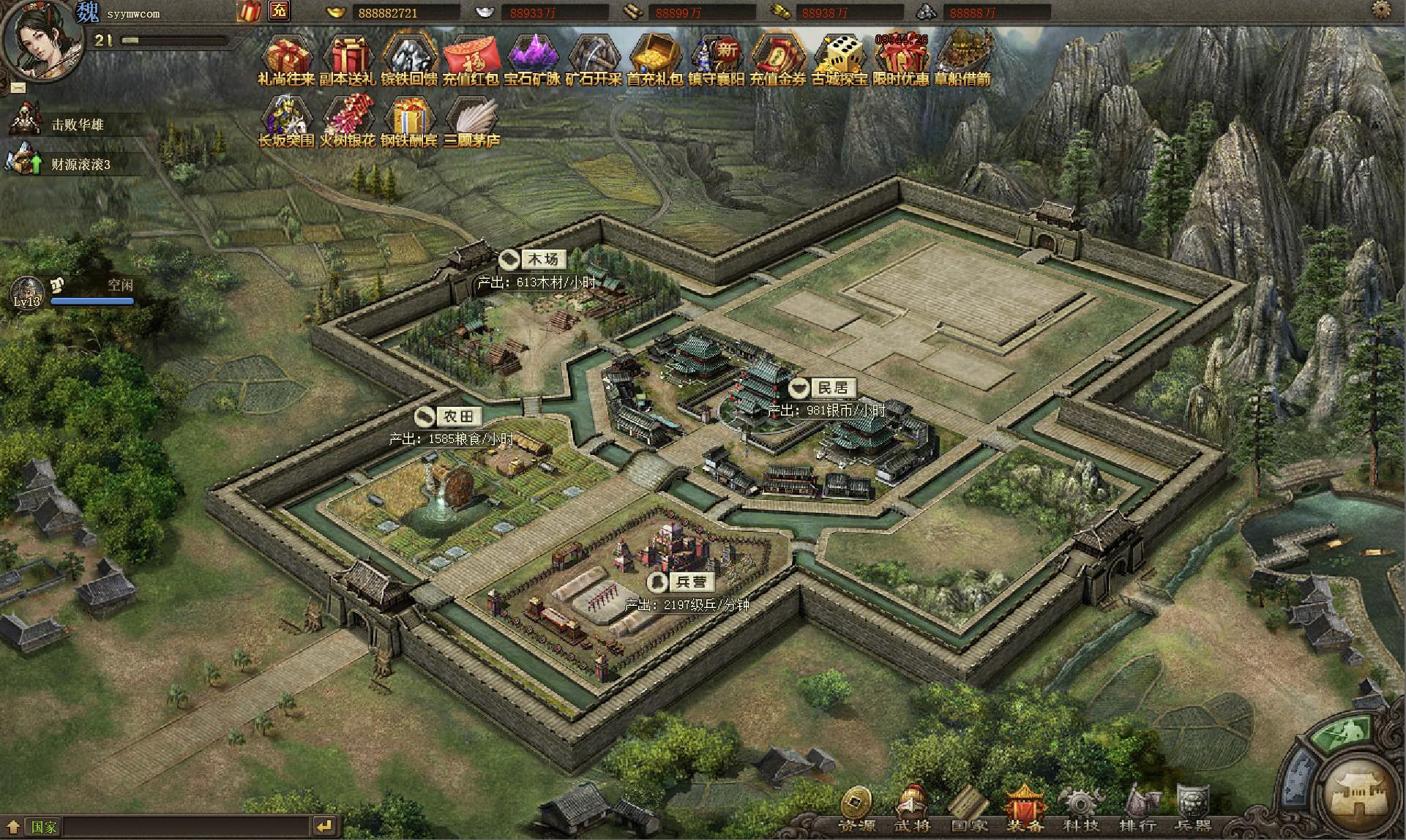Open the 古城探宝 dice event
The image size is (1406, 840).
click(x=840, y=59)
